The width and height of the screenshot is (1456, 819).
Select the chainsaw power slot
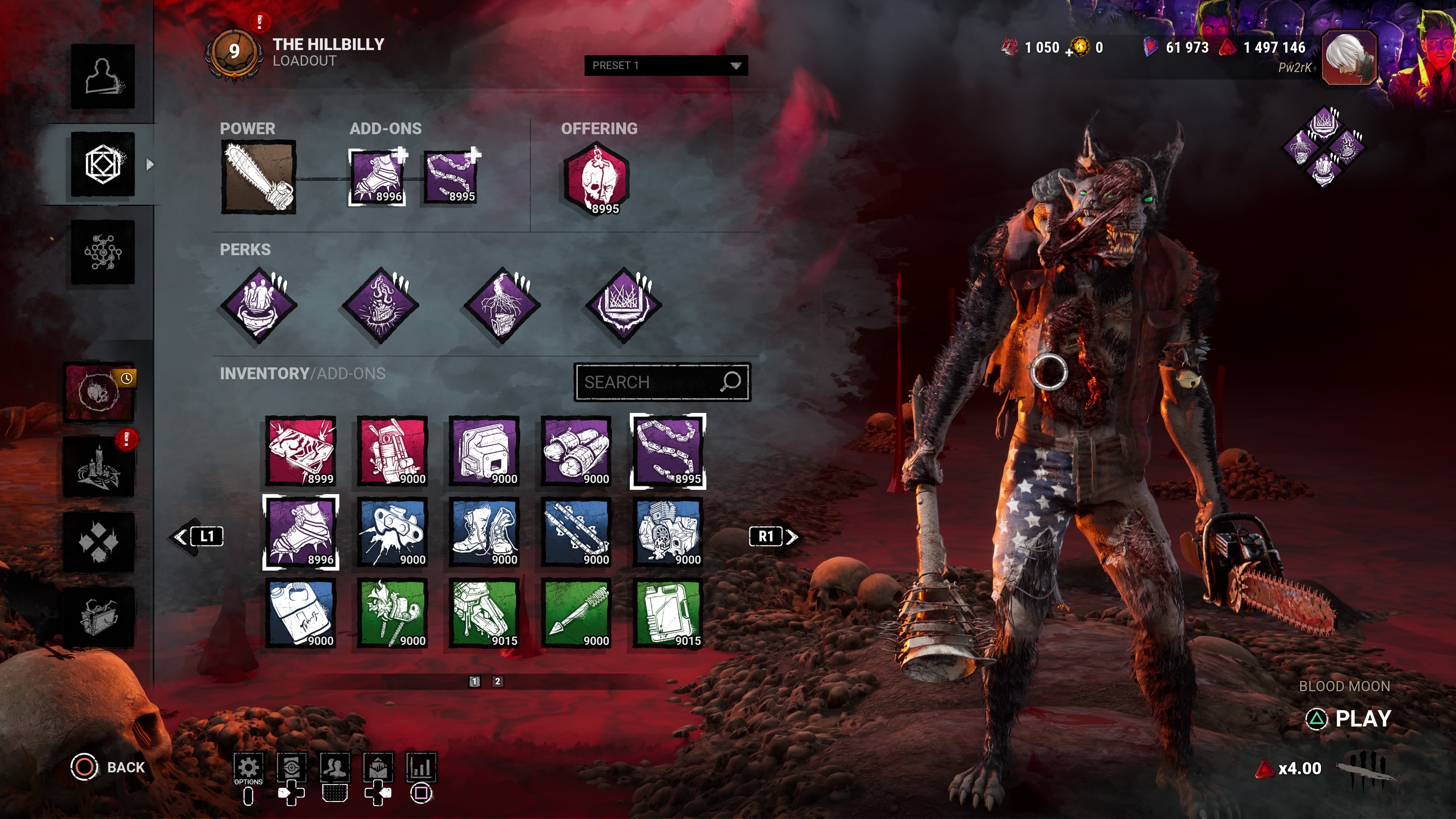coord(258,177)
